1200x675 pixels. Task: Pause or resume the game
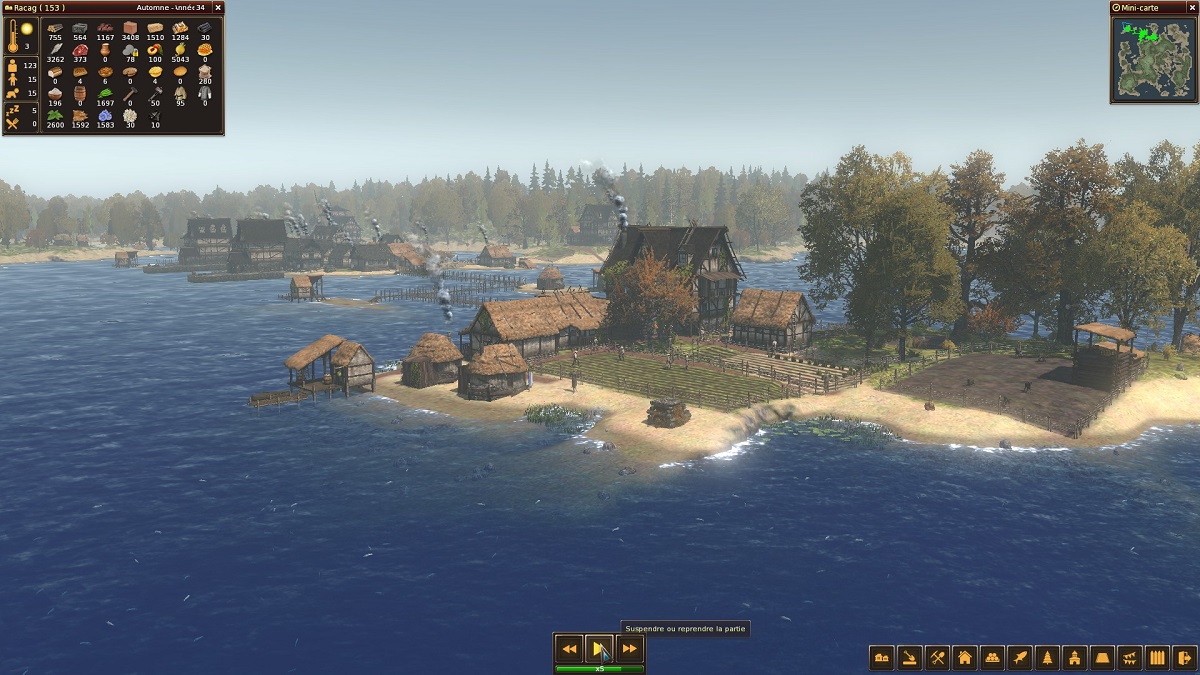point(599,649)
